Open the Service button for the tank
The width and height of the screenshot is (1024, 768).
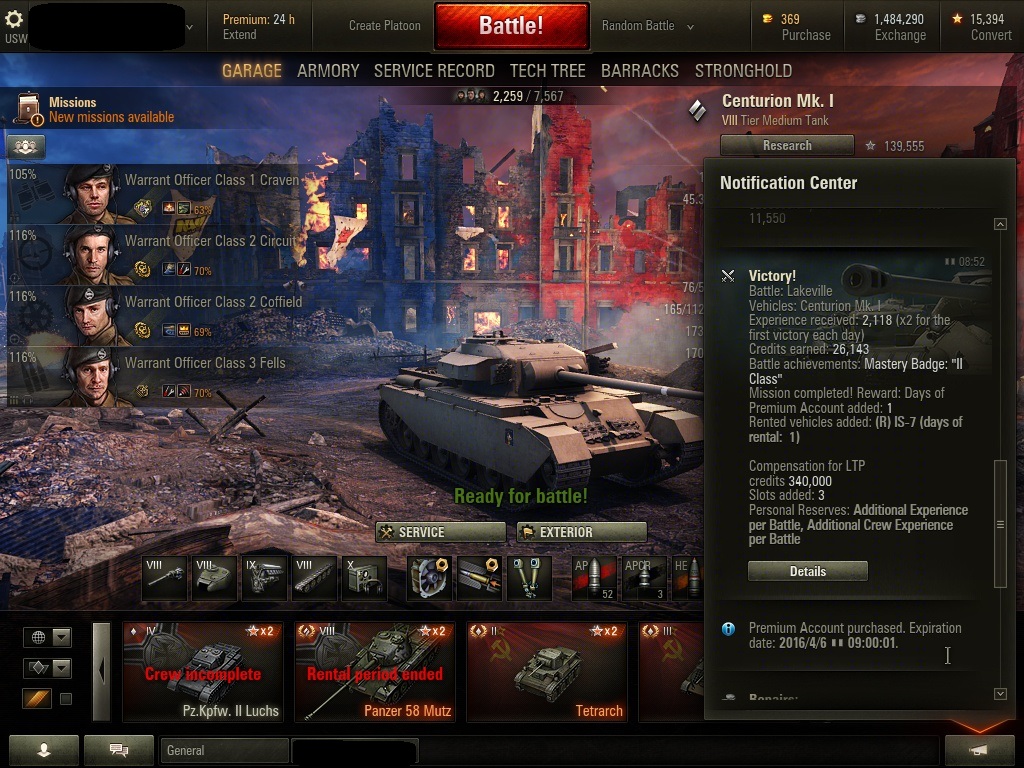click(441, 532)
